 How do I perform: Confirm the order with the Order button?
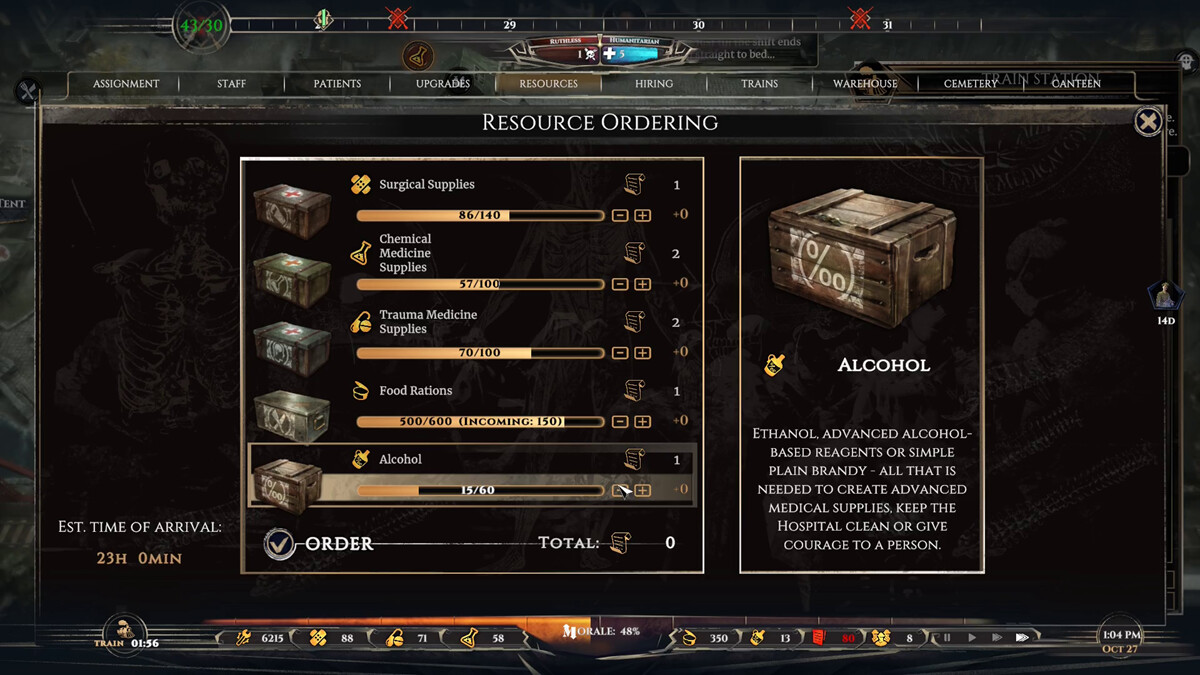pos(281,544)
